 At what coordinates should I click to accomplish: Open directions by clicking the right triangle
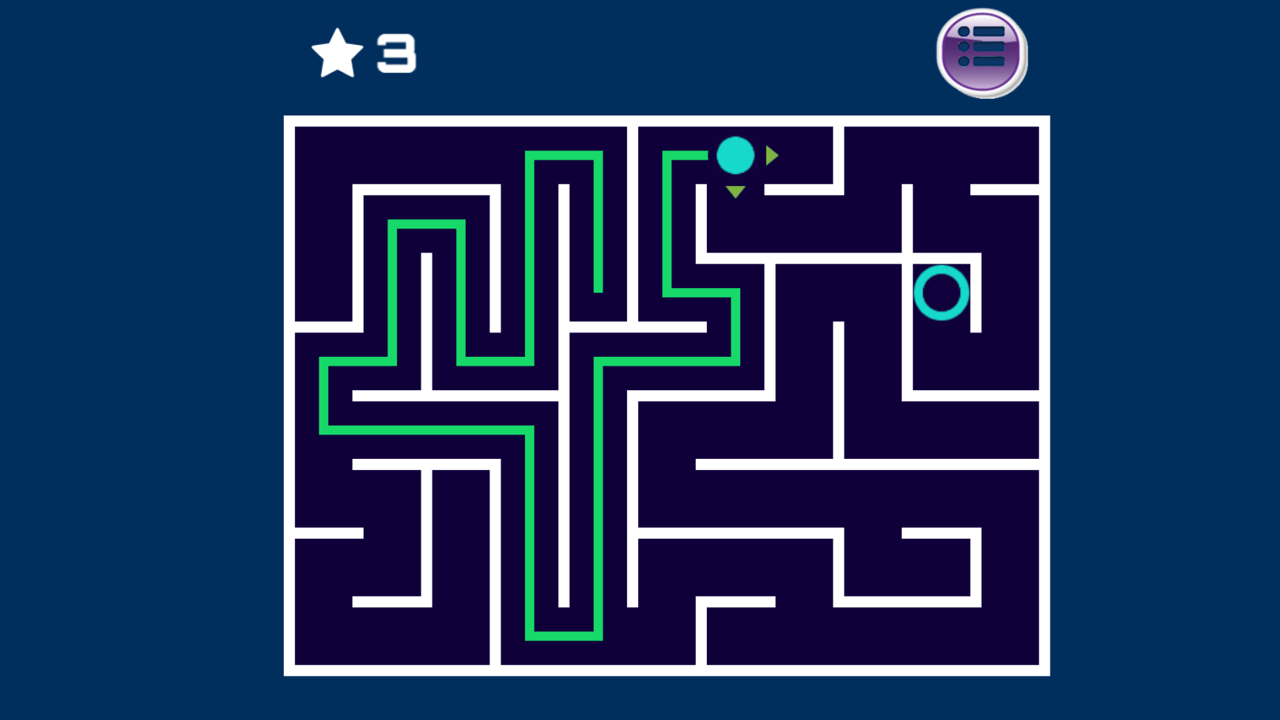pos(771,155)
